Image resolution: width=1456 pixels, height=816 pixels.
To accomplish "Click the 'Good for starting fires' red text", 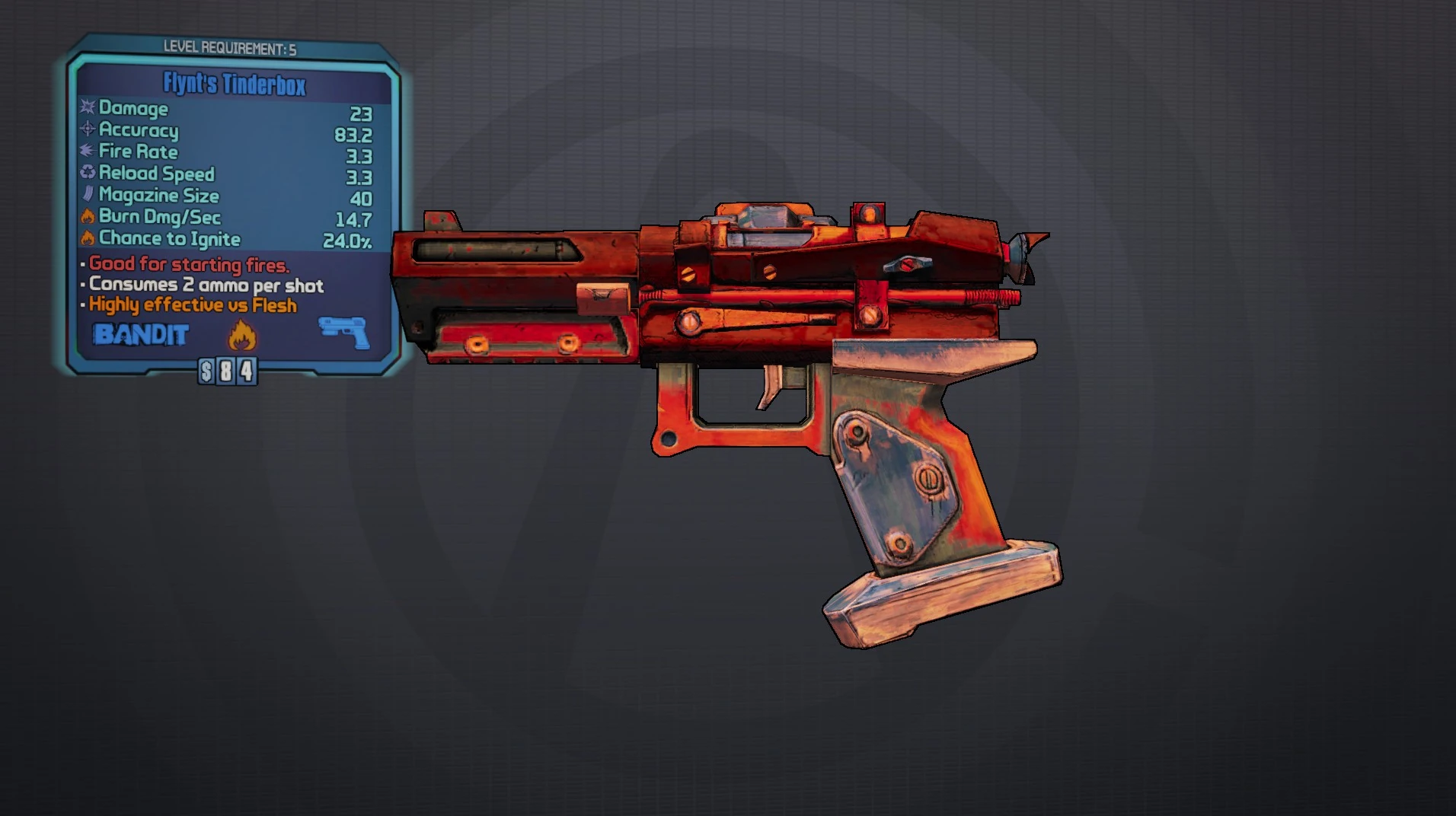I will coord(188,264).
